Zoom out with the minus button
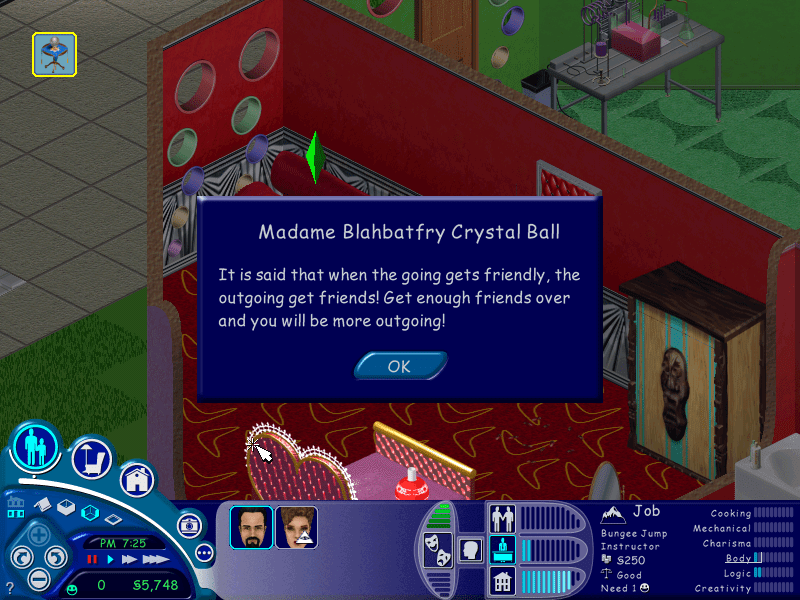The width and height of the screenshot is (800, 600). click(38, 578)
